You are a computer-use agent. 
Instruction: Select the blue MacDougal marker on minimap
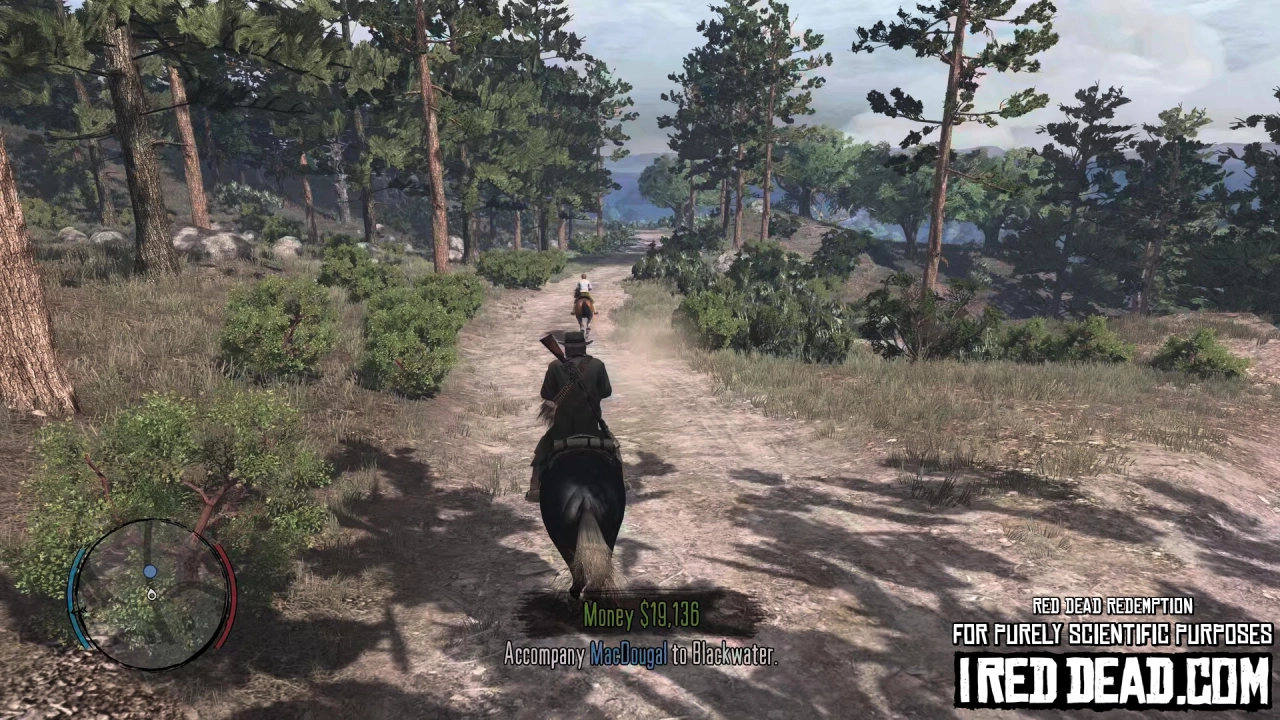[x=150, y=571]
